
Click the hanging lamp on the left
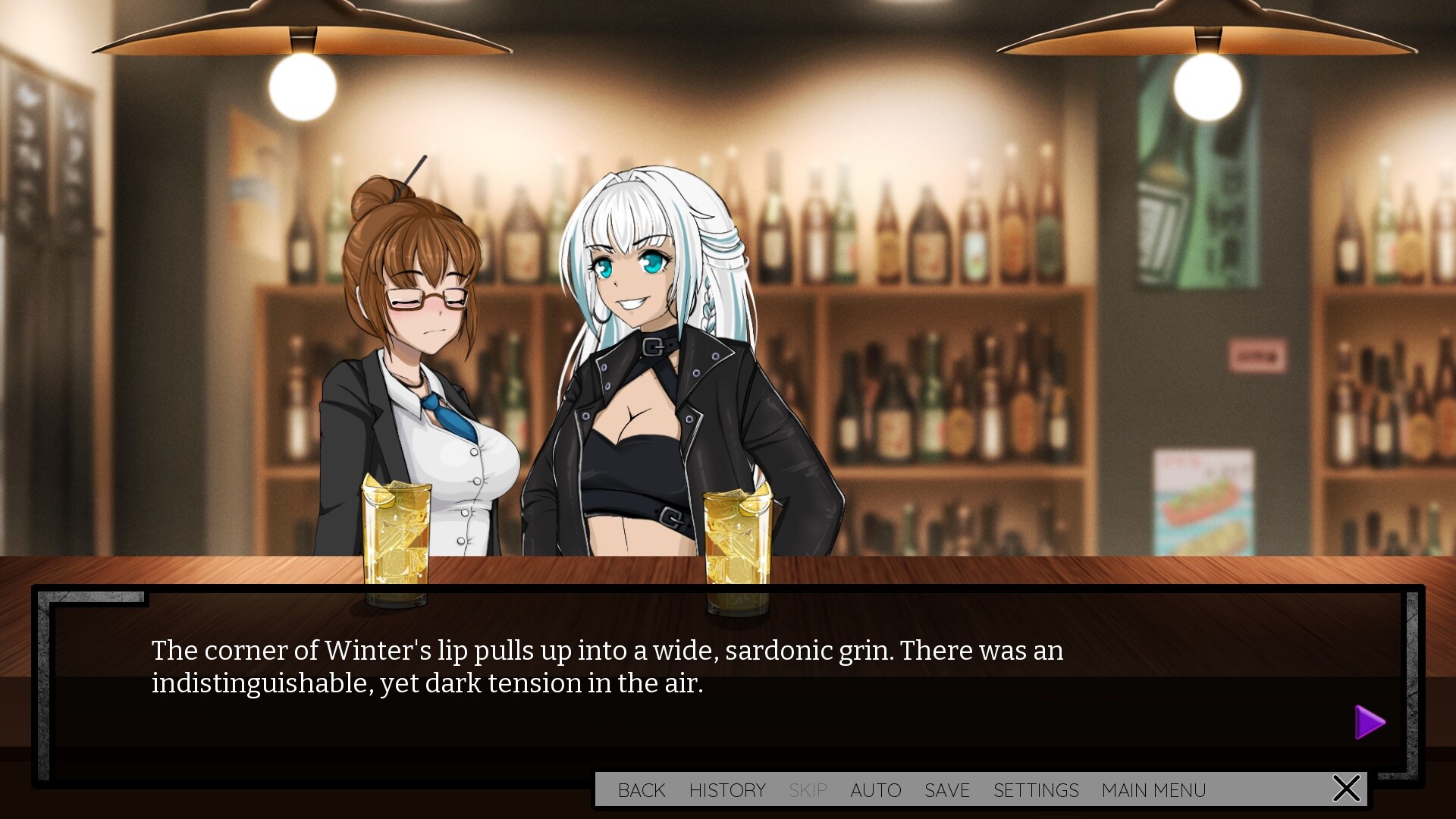pyautogui.click(x=301, y=45)
